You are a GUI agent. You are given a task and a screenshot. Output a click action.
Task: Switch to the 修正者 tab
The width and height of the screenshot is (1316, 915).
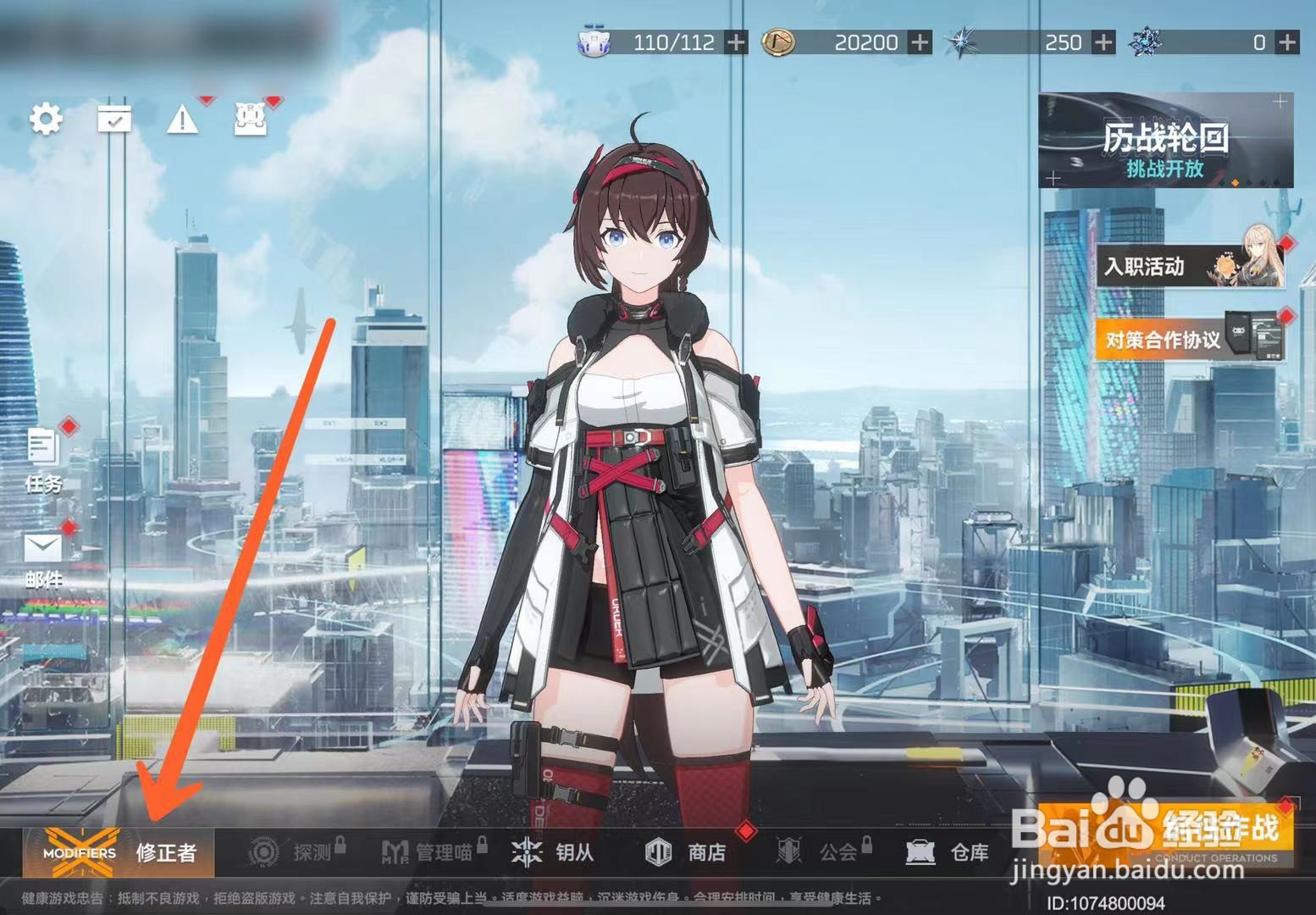[166, 854]
